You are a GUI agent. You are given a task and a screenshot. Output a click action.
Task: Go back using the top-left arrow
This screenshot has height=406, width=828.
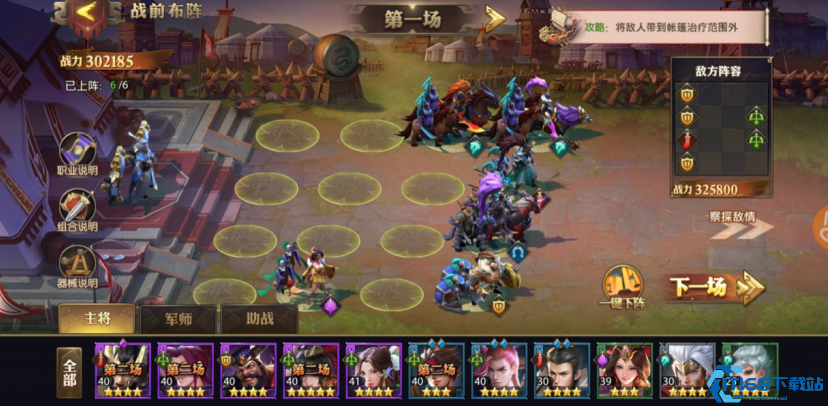point(87,13)
